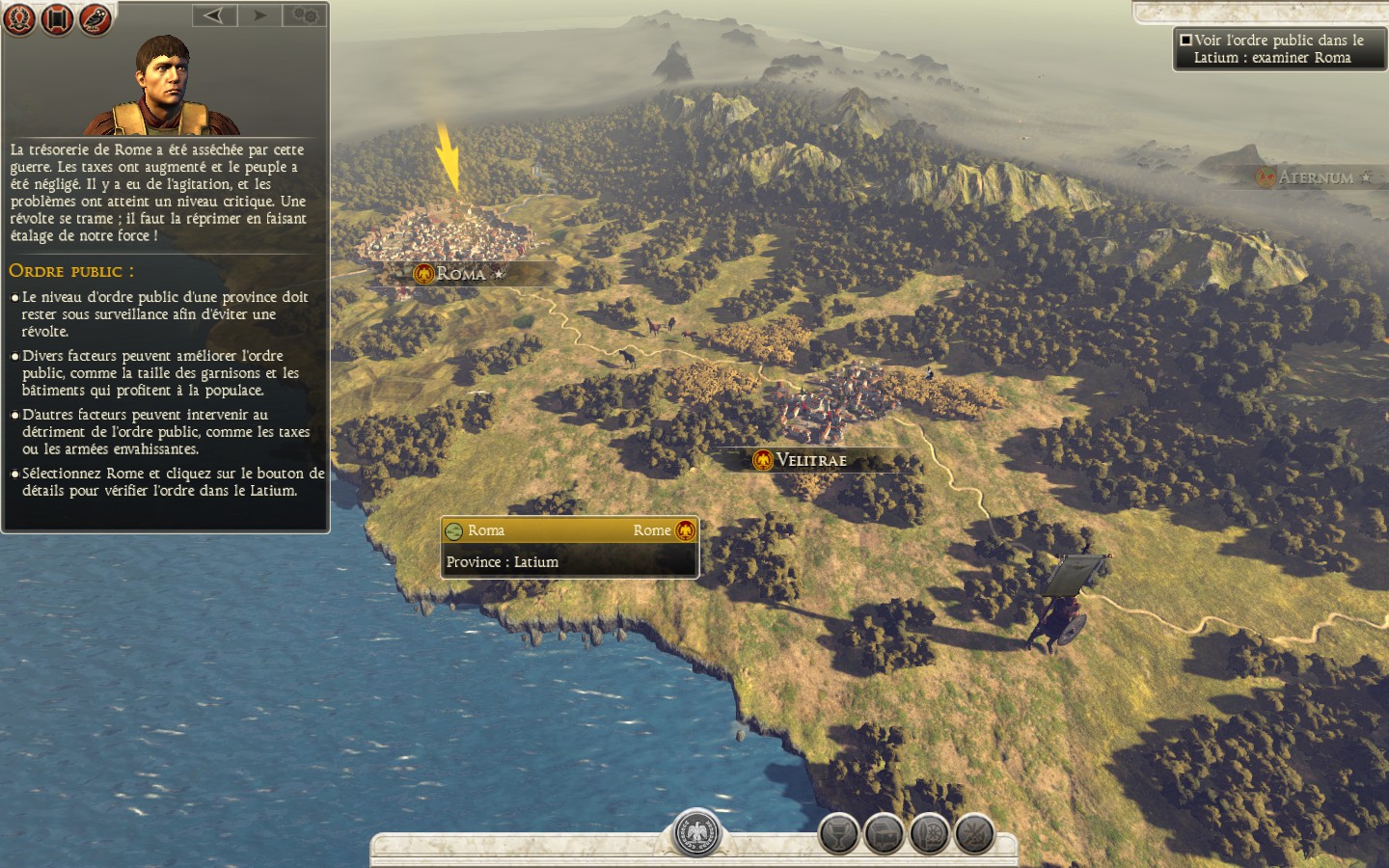
Task: Open the Roman eagle faction button
Action: [x=696, y=832]
